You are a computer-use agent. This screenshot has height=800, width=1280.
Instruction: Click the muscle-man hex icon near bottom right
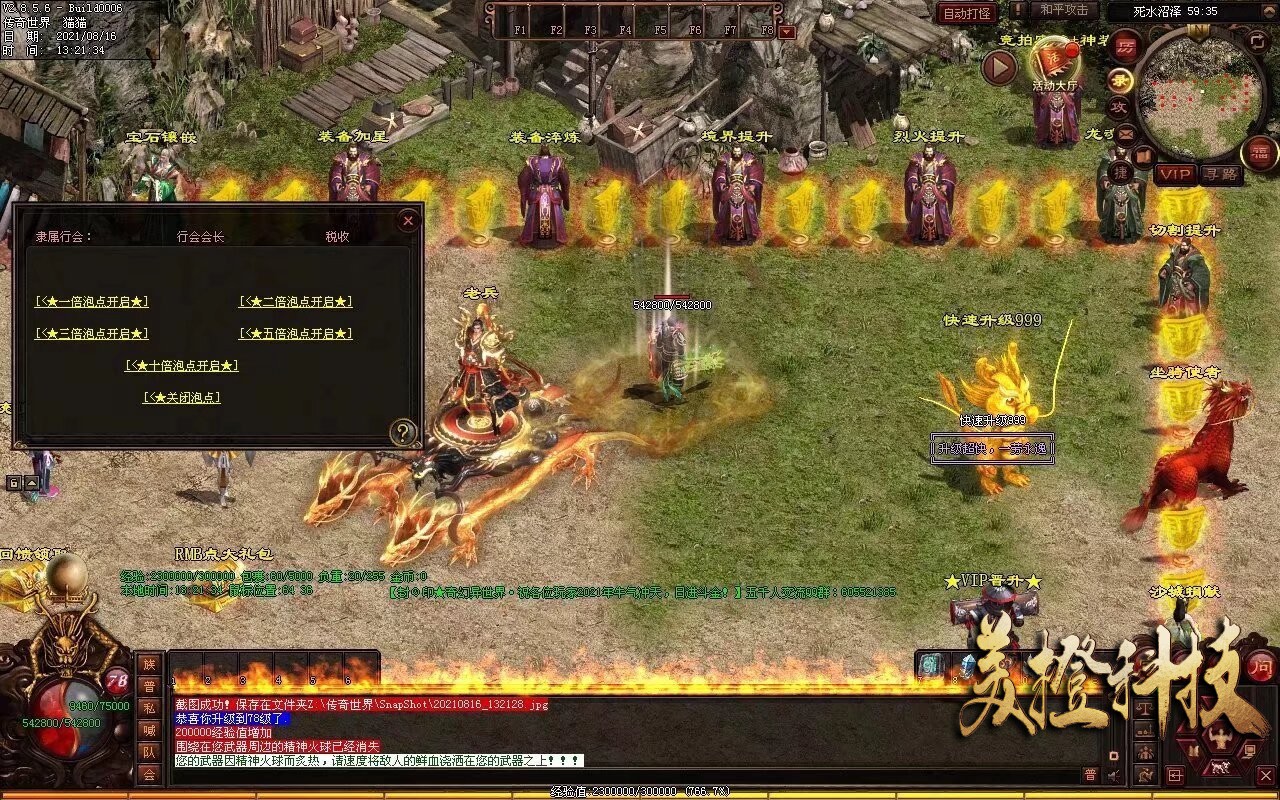coord(1220,735)
